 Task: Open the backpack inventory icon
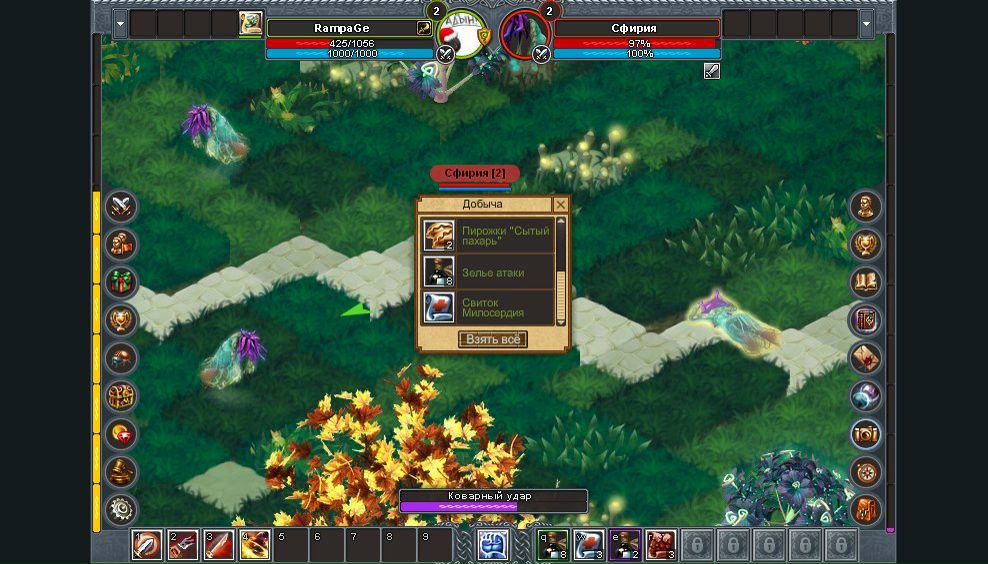point(865,510)
